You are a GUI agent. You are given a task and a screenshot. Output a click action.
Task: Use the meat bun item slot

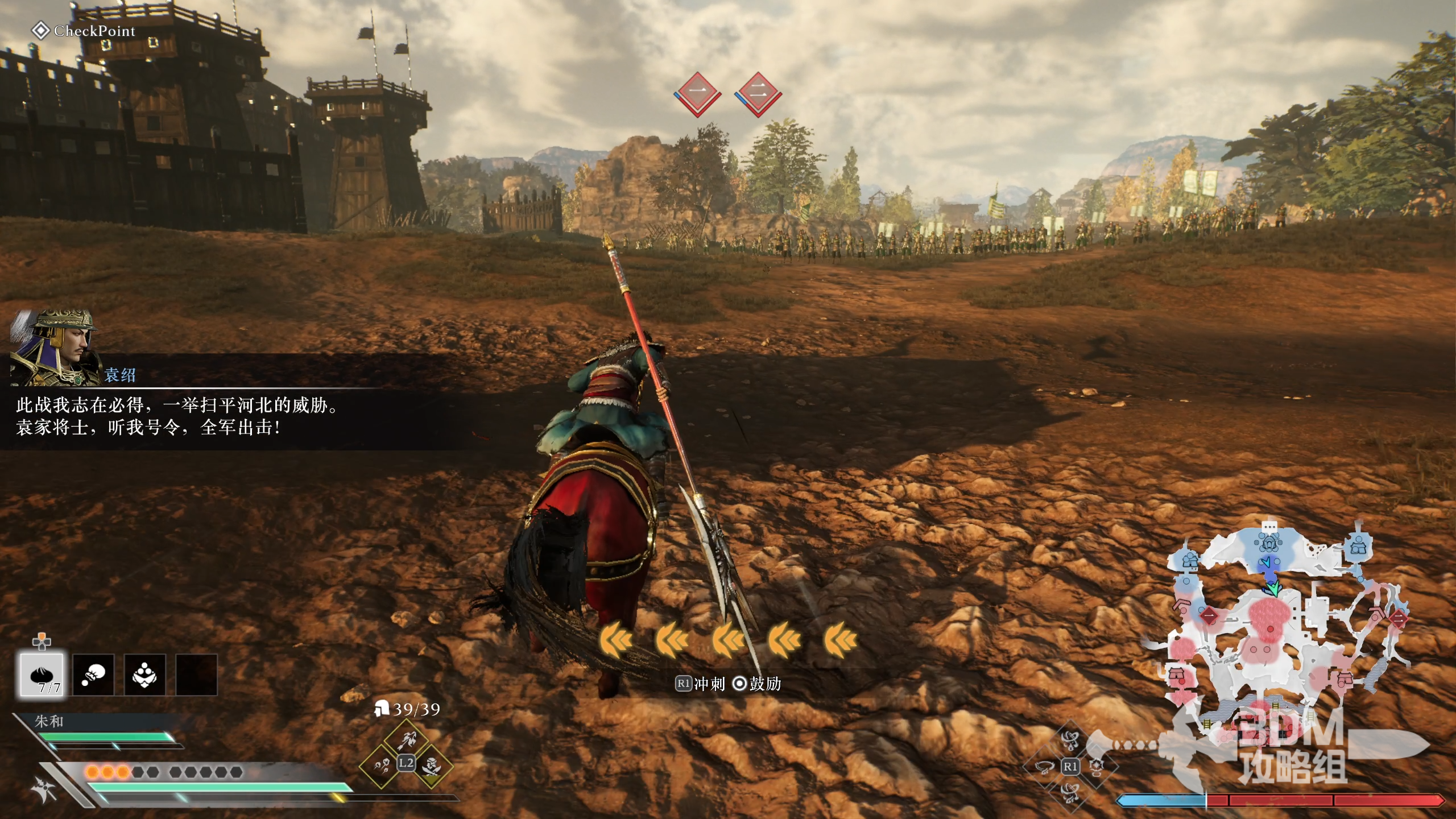[x=42, y=675]
